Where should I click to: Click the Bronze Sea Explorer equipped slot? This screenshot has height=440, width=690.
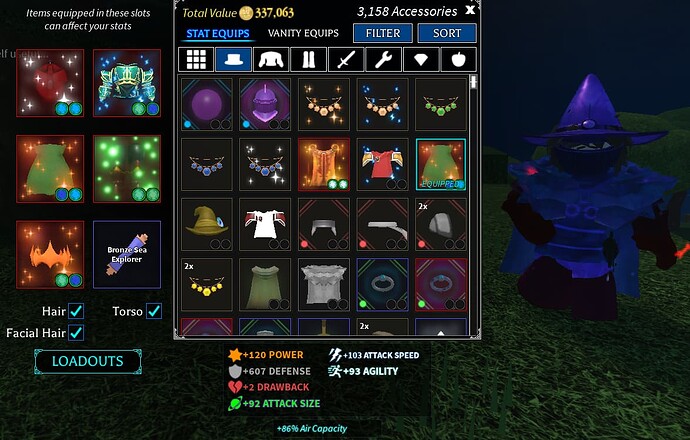126,254
